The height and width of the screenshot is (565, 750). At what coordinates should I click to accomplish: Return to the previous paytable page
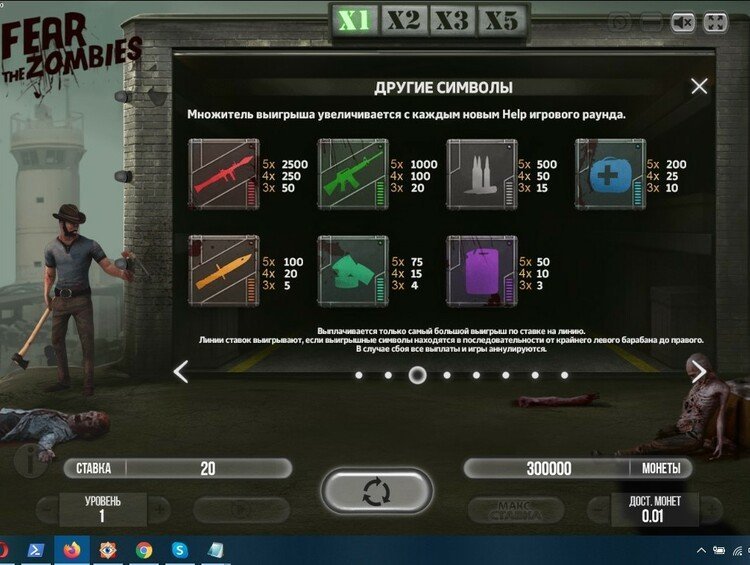pyautogui.click(x=181, y=372)
